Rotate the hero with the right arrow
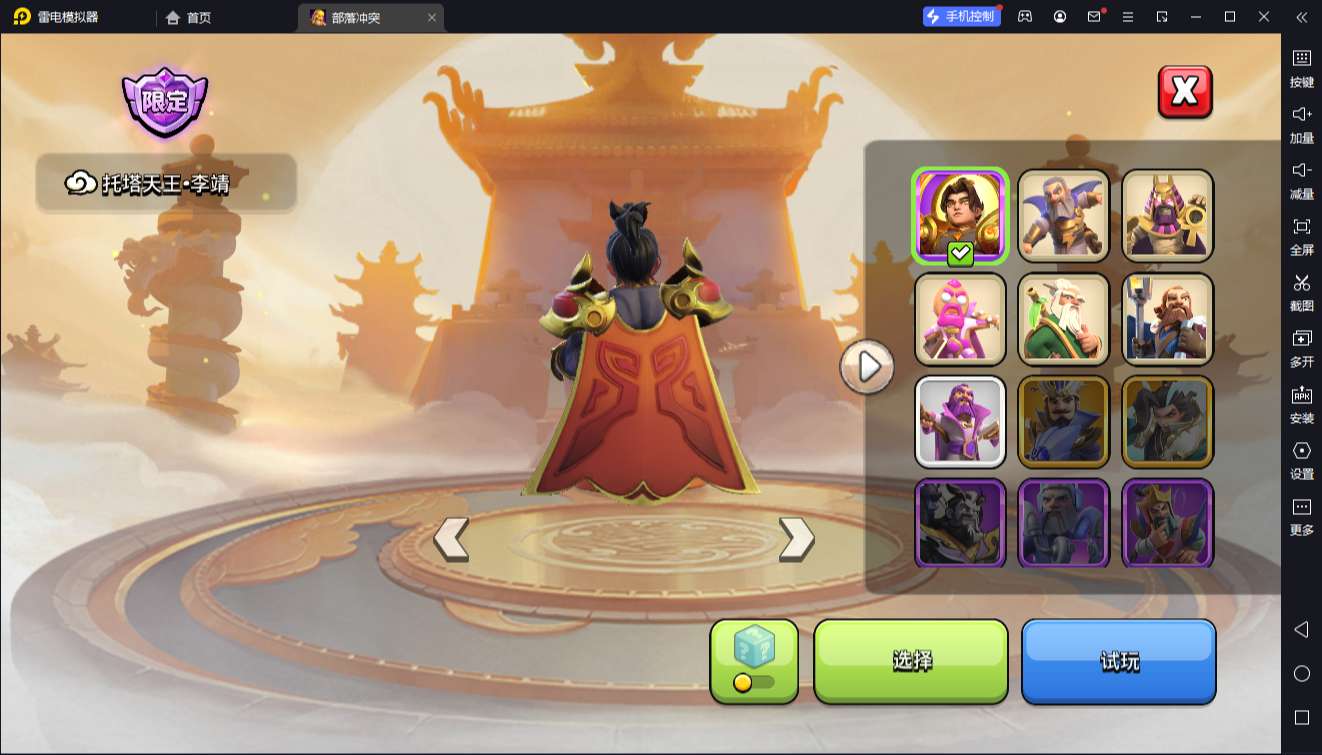The image size is (1322, 755). pos(796,539)
